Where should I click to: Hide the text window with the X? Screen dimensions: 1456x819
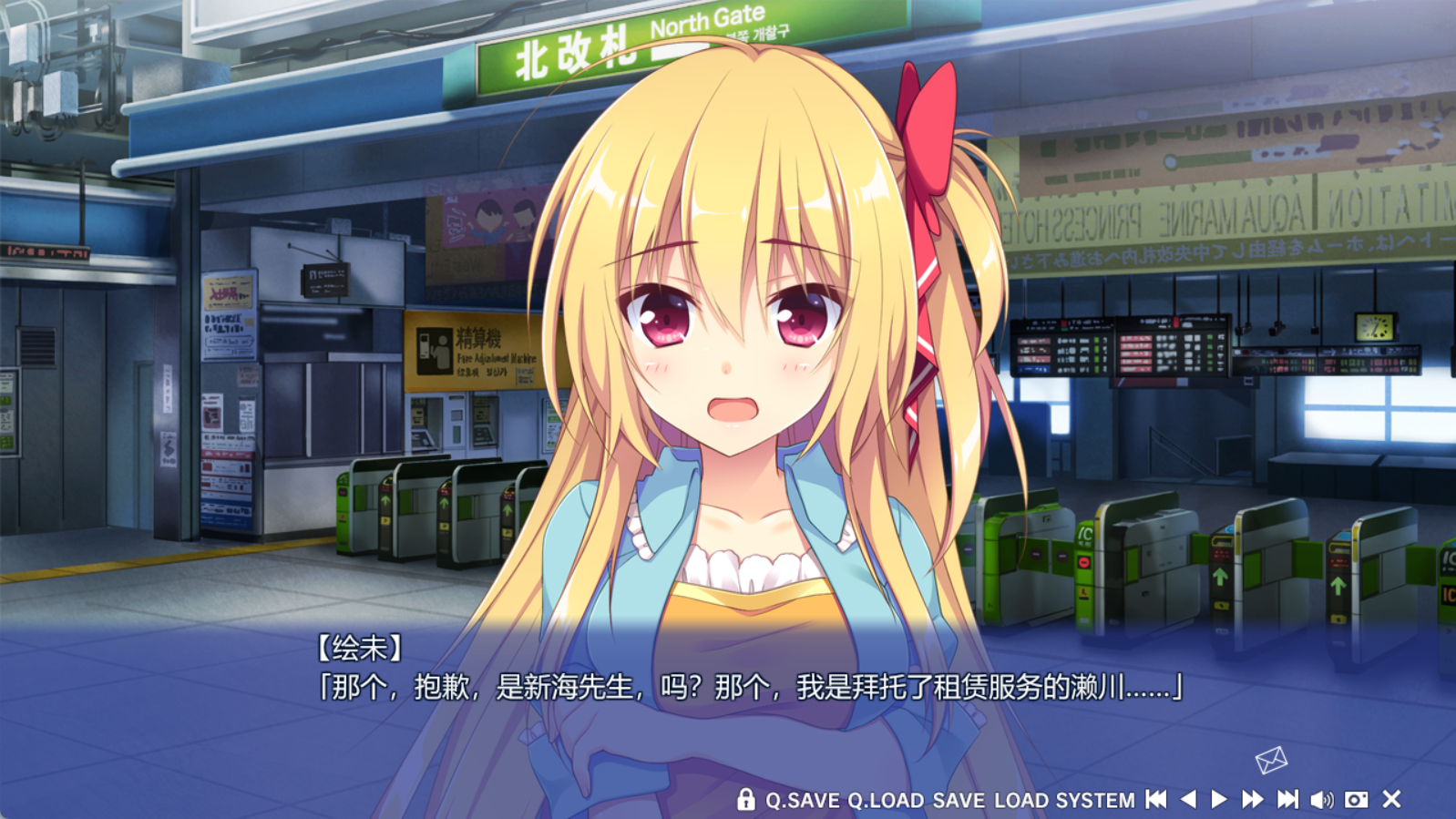pyautogui.click(x=1391, y=800)
